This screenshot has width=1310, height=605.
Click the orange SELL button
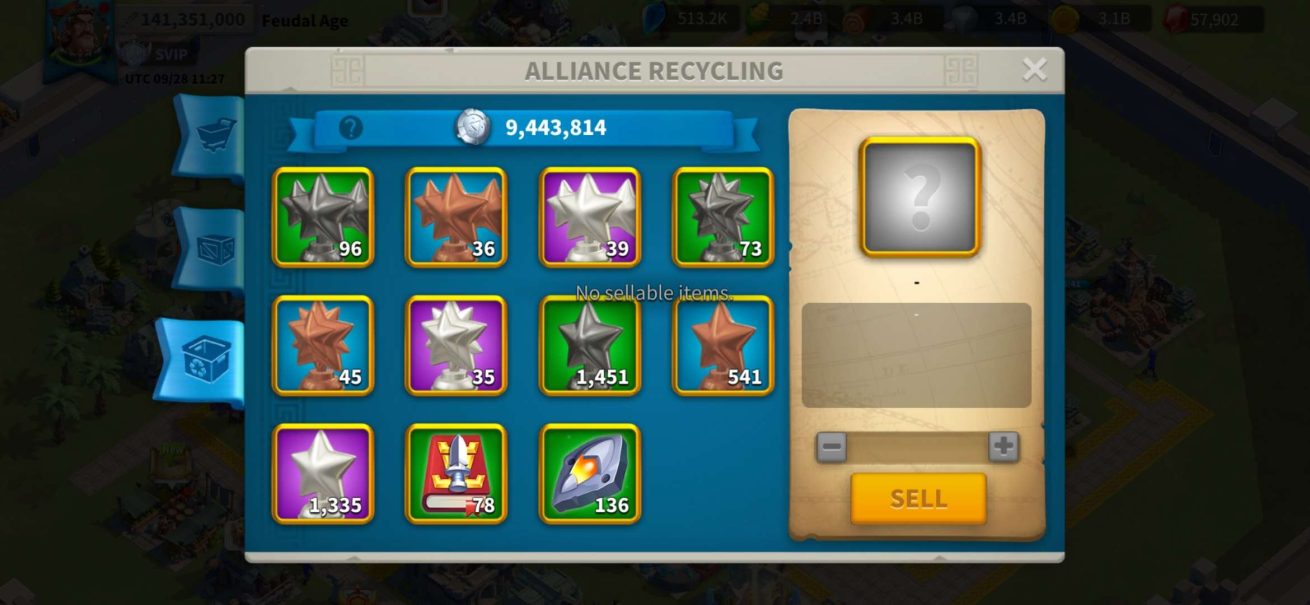pos(918,498)
